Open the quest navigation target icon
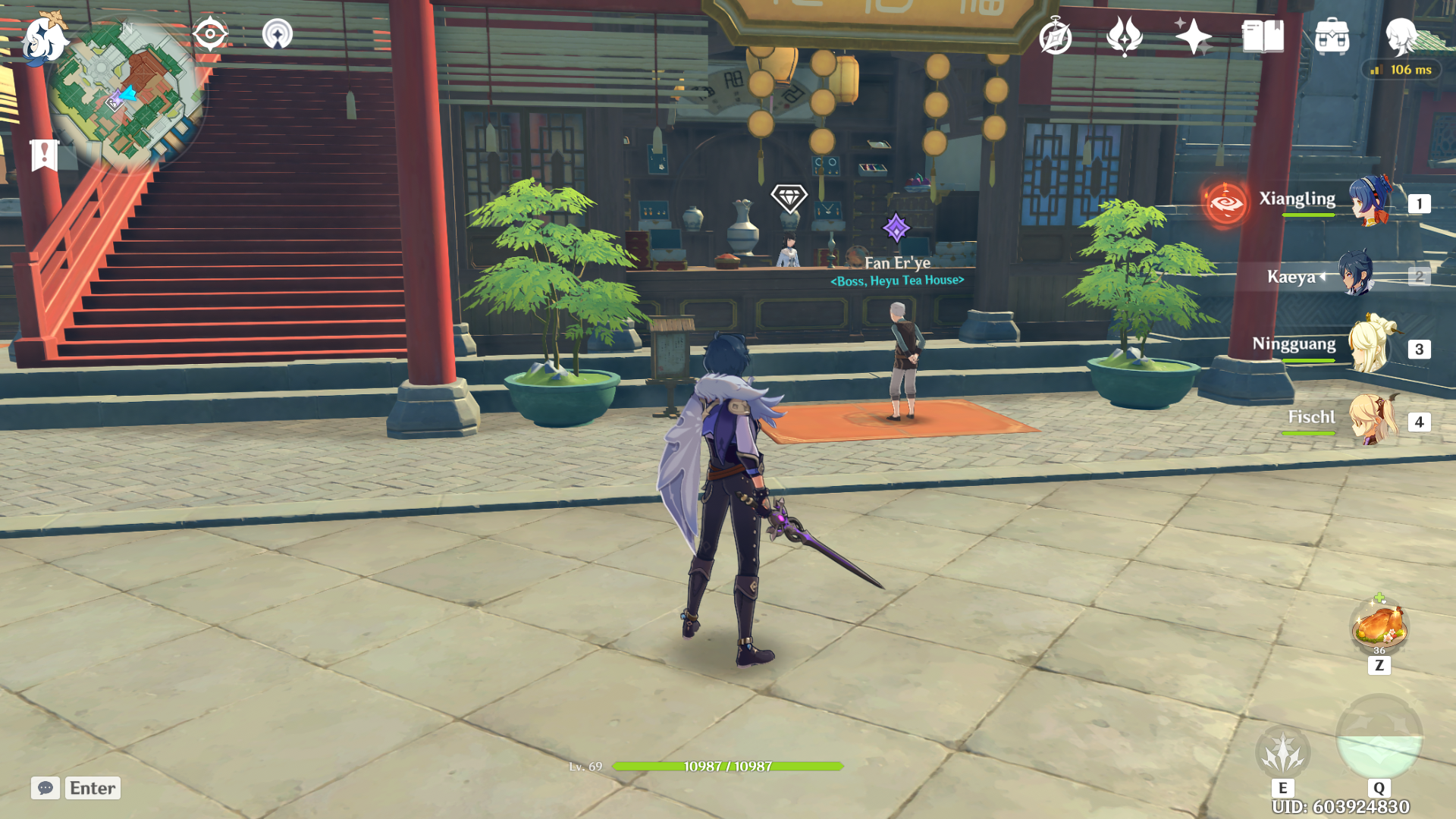The height and width of the screenshot is (819, 1456). (210, 34)
